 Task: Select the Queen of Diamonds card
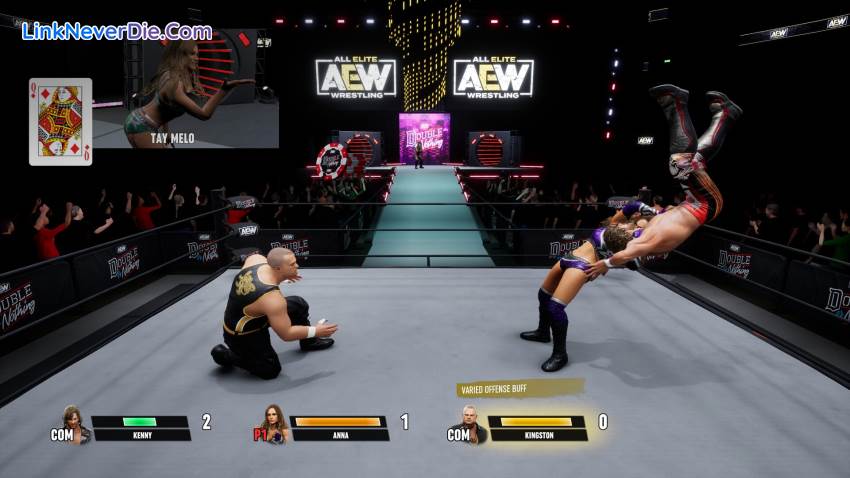click(x=60, y=121)
